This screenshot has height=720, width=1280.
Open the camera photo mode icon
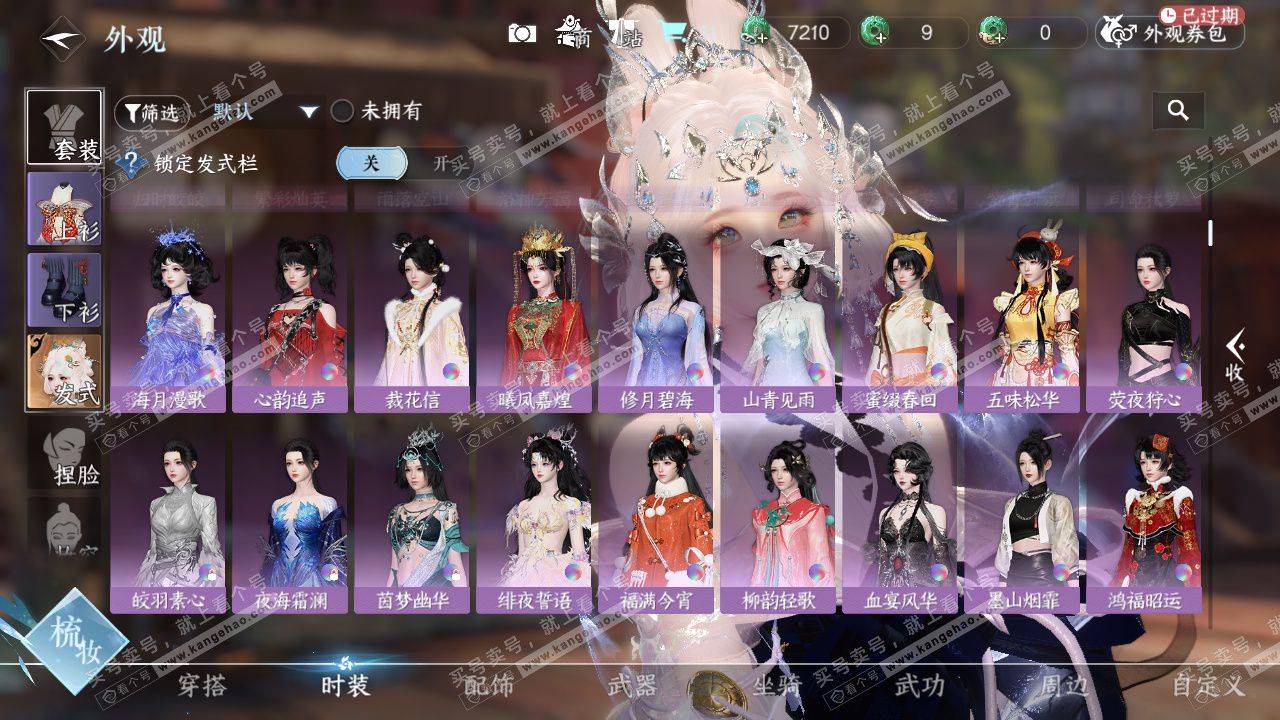(522, 33)
